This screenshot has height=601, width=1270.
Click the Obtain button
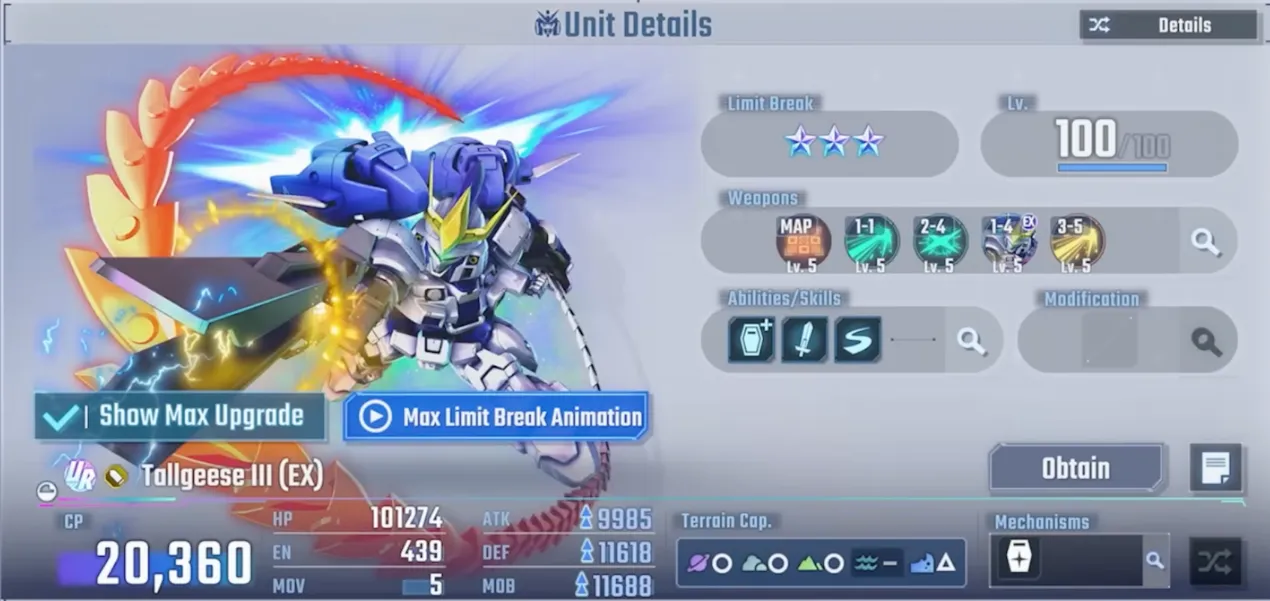pos(1076,468)
